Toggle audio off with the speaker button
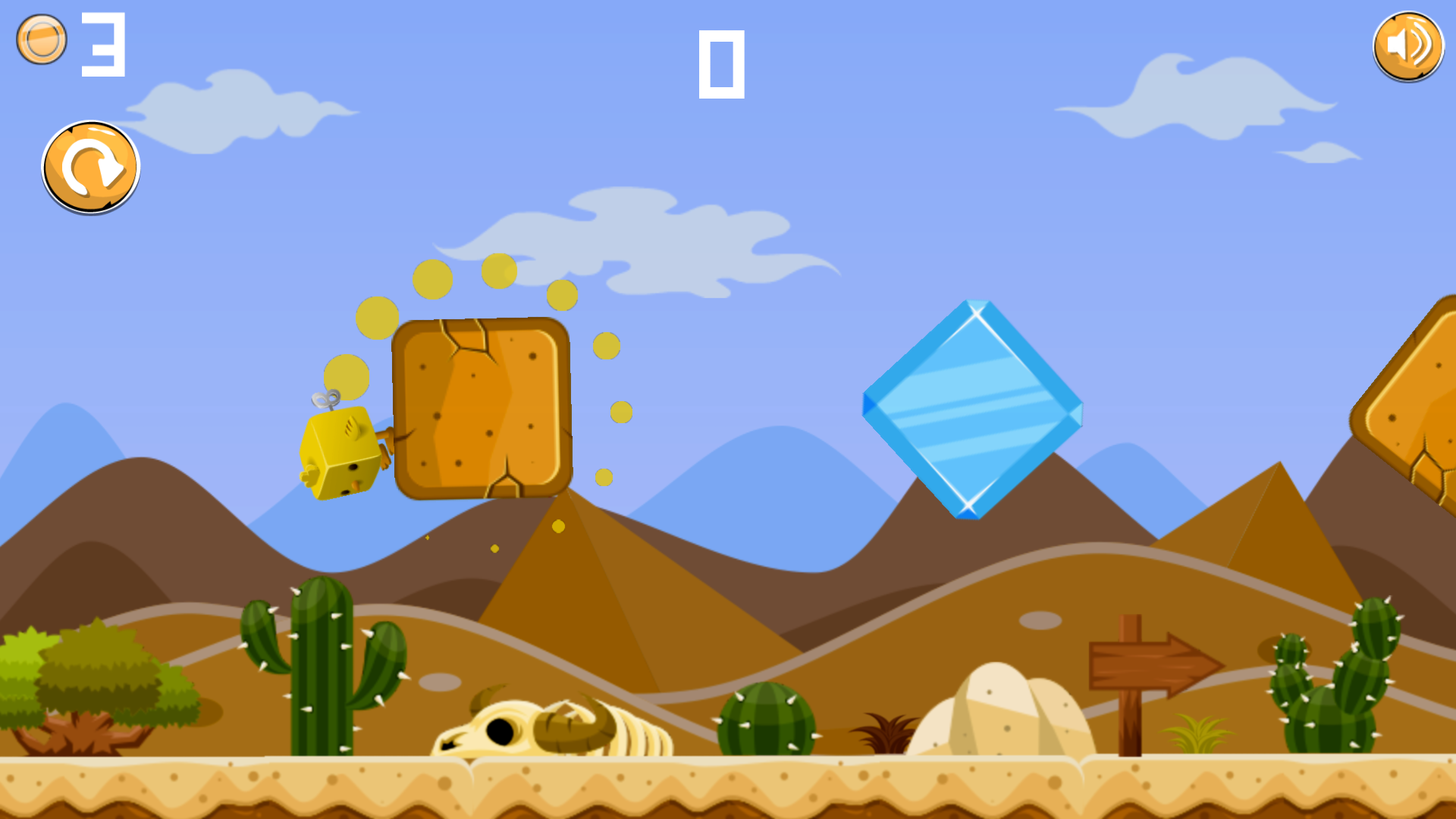The width and height of the screenshot is (1456, 819). point(1410,46)
